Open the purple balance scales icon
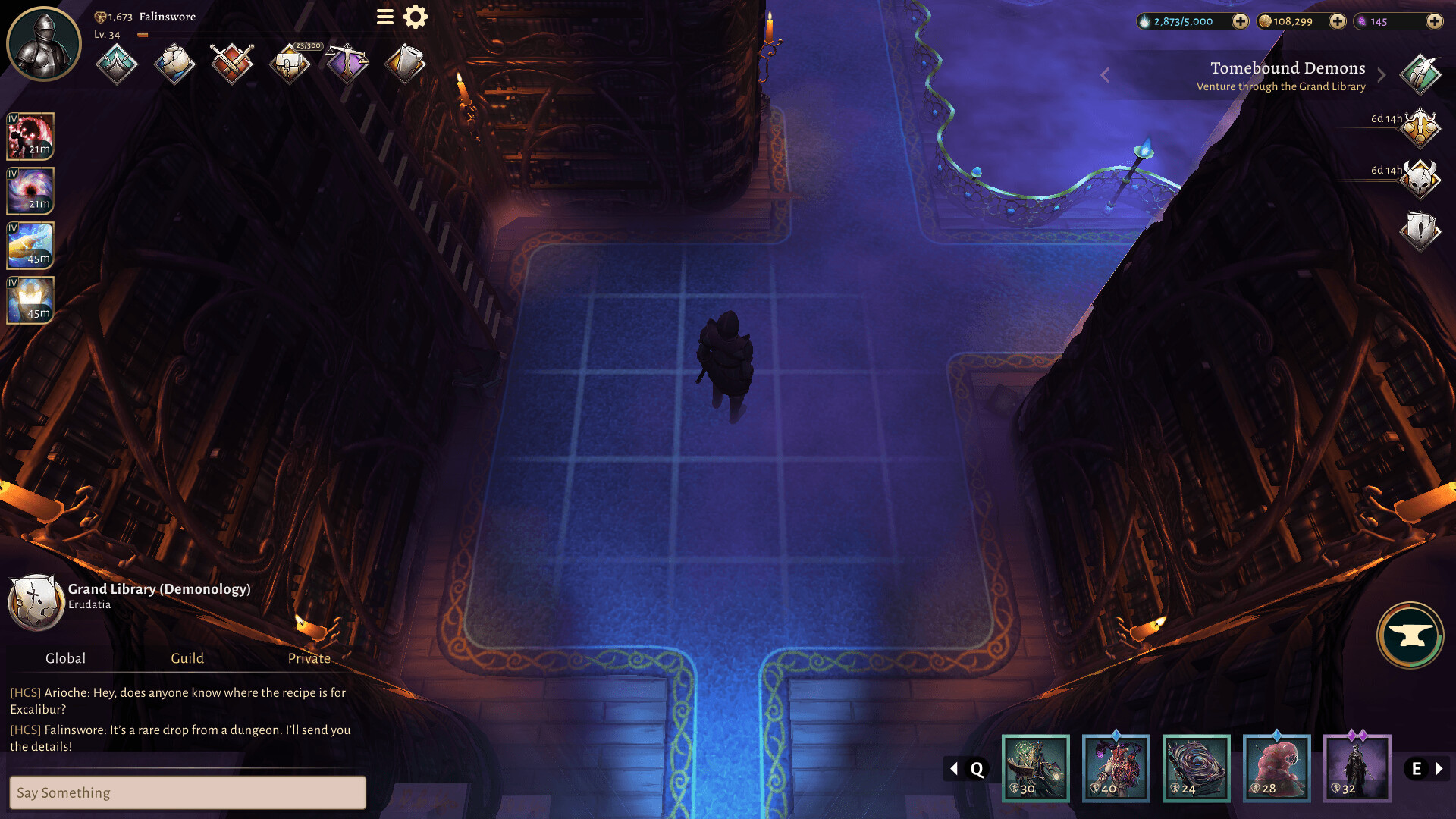The width and height of the screenshot is (1456, 819). click(x=347, y=64)
